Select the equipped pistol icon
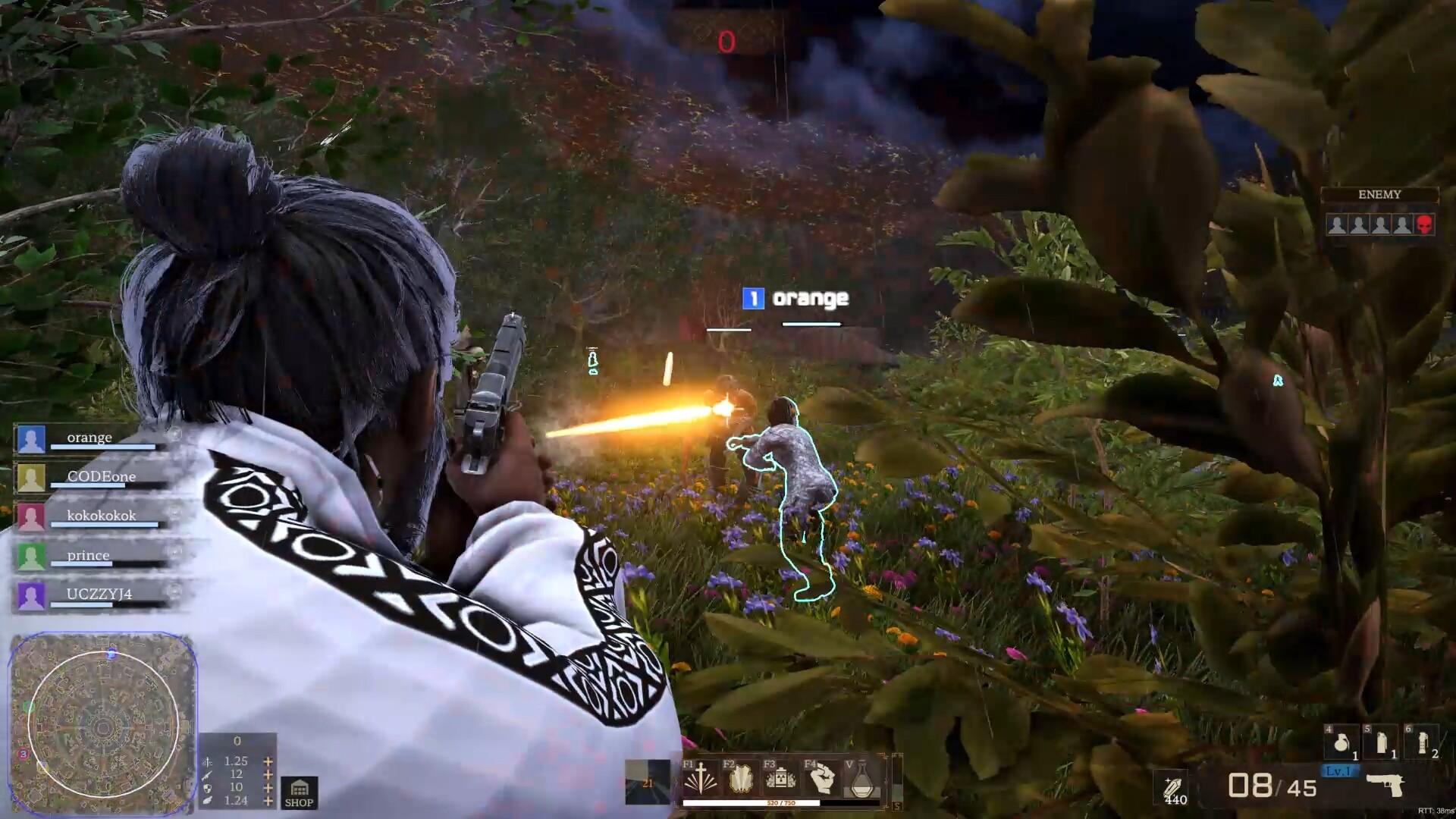The width and height of the screenshot is (1456, 819). [x=1387, y=786]
